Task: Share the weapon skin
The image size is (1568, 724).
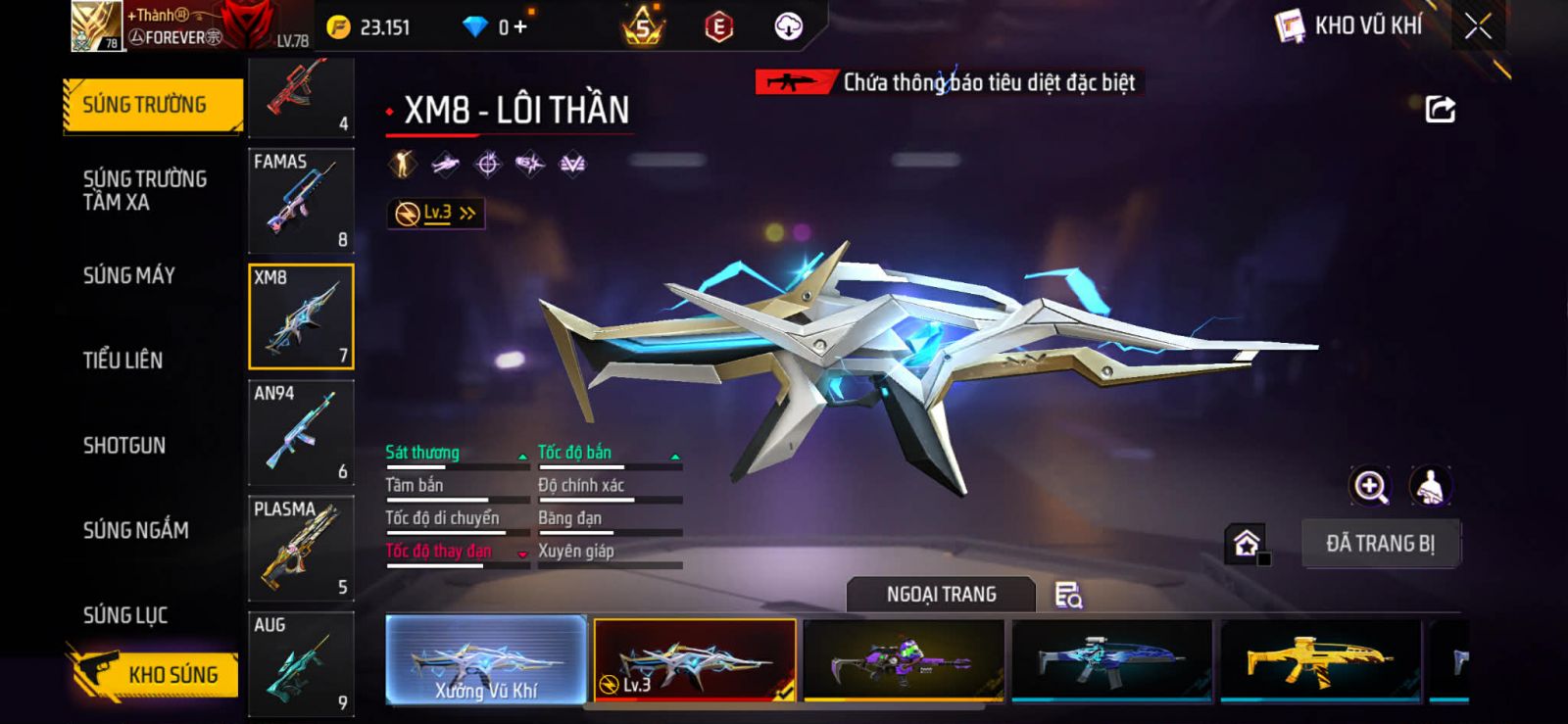Action: pos(1440,109)
